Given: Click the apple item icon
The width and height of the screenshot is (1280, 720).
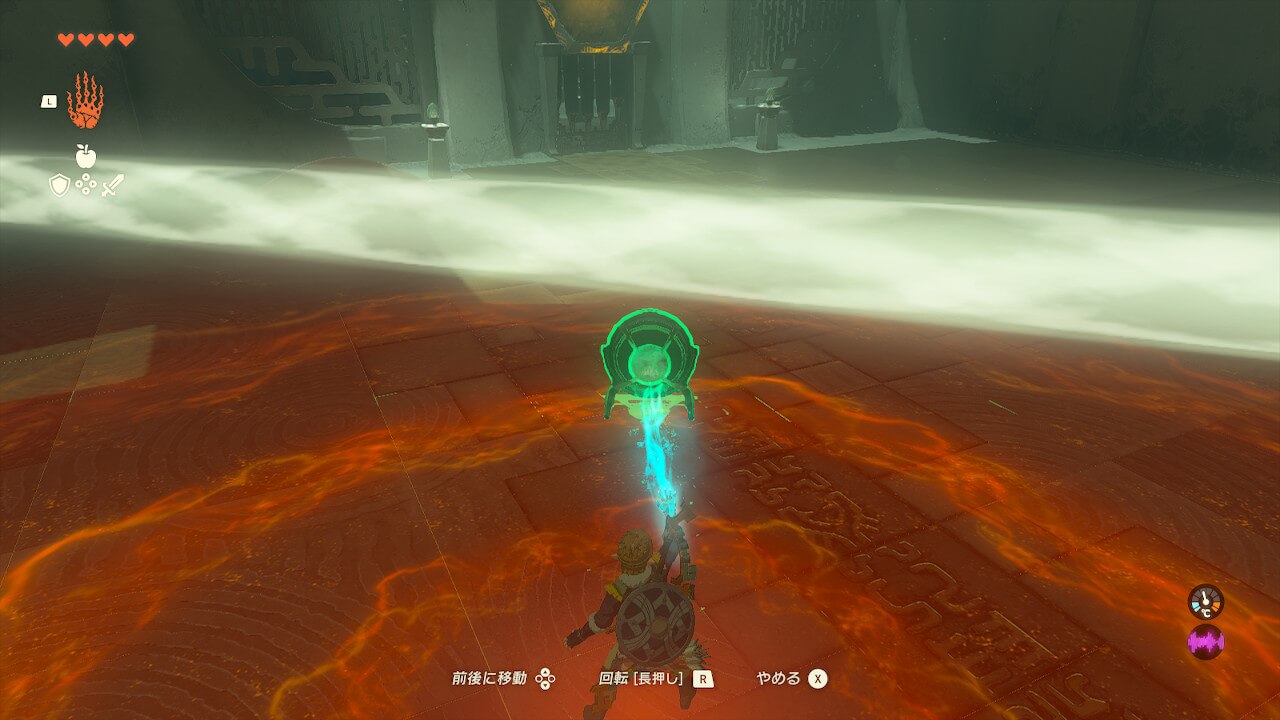Looking at the screenshot, I should pyautogui.click(x=85, y=156).
